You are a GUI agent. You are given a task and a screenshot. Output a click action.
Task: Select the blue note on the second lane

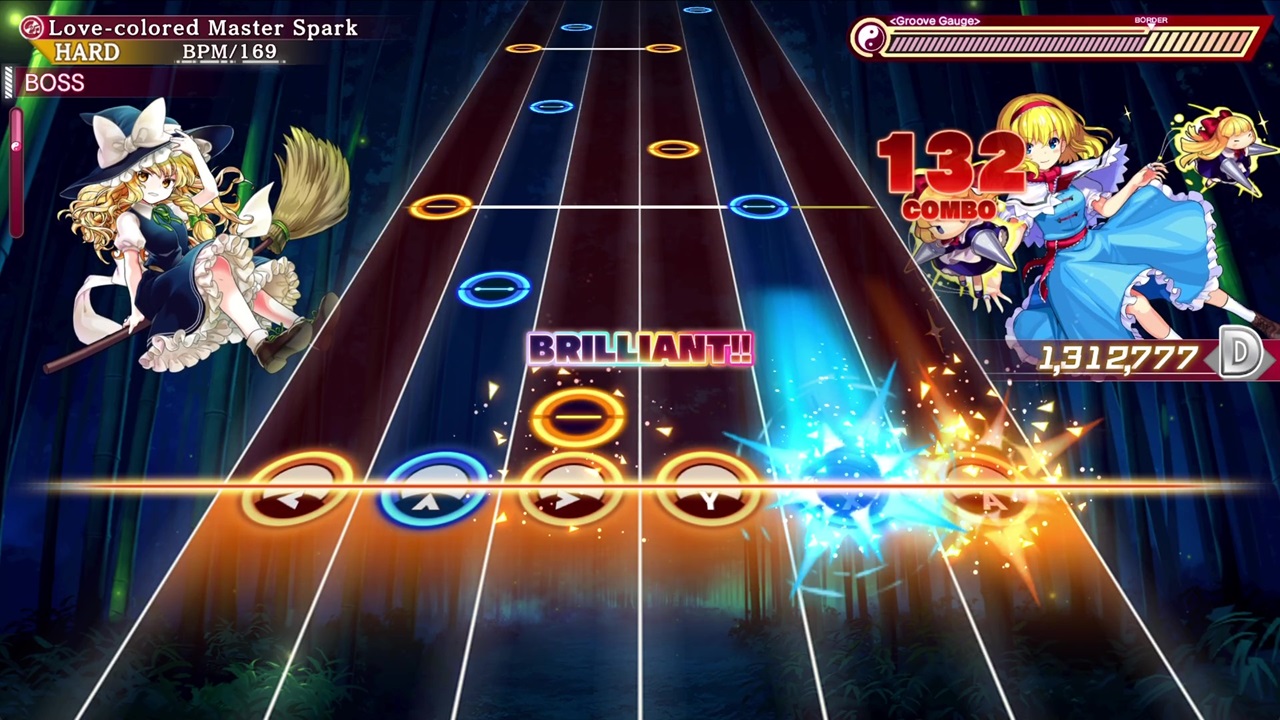point(493,290)
